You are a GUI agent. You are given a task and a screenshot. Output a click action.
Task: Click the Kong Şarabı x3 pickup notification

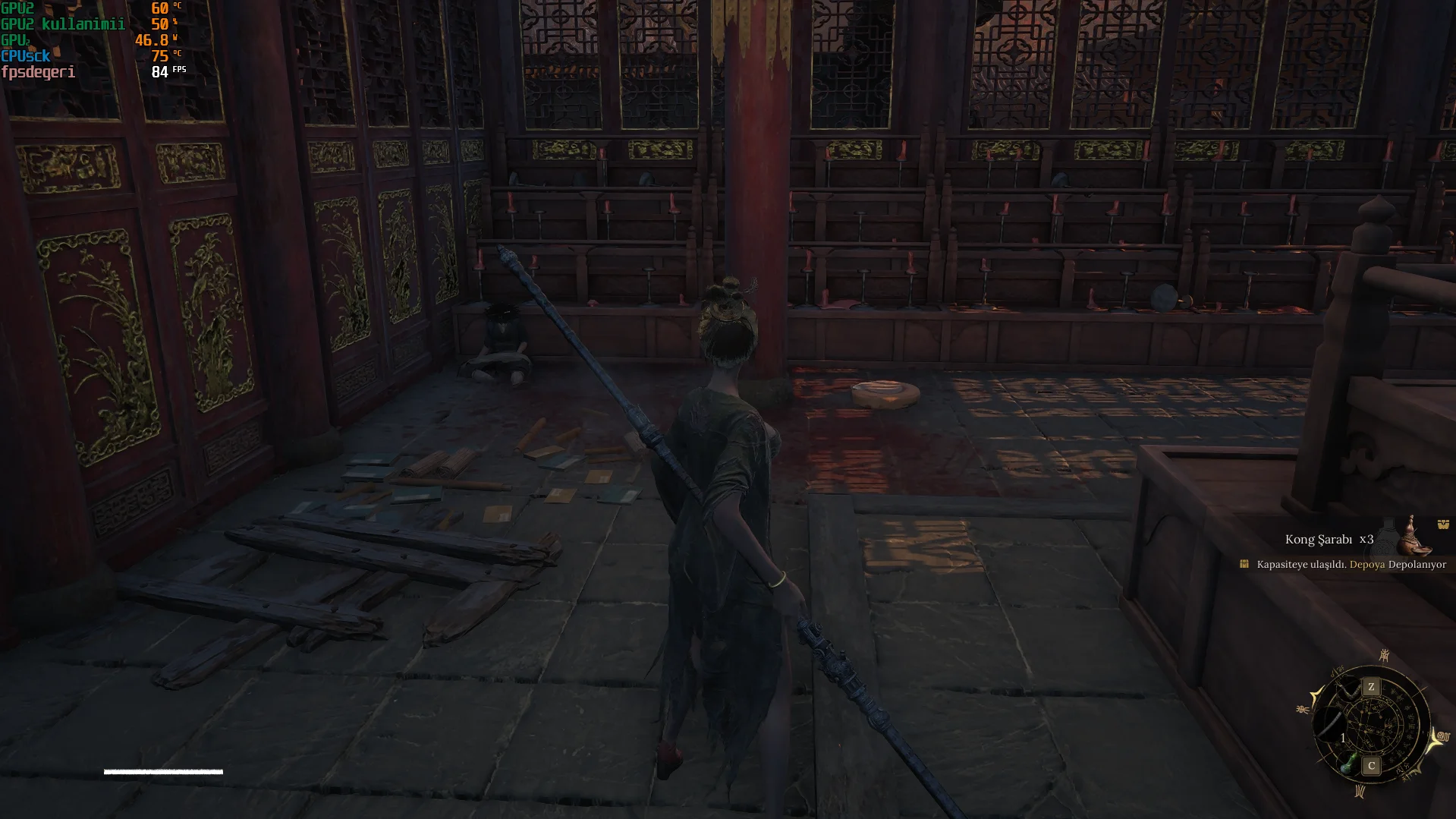click(1329, 540)
